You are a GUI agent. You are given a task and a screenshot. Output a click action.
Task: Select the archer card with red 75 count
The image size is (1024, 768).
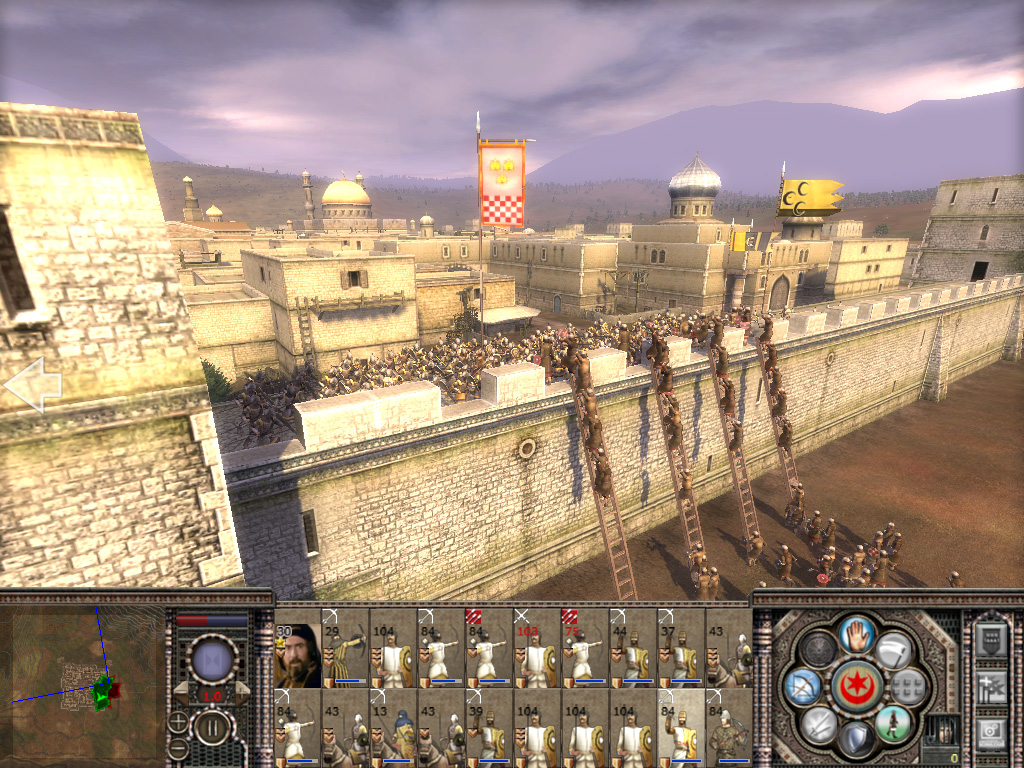tap(585, 657)
